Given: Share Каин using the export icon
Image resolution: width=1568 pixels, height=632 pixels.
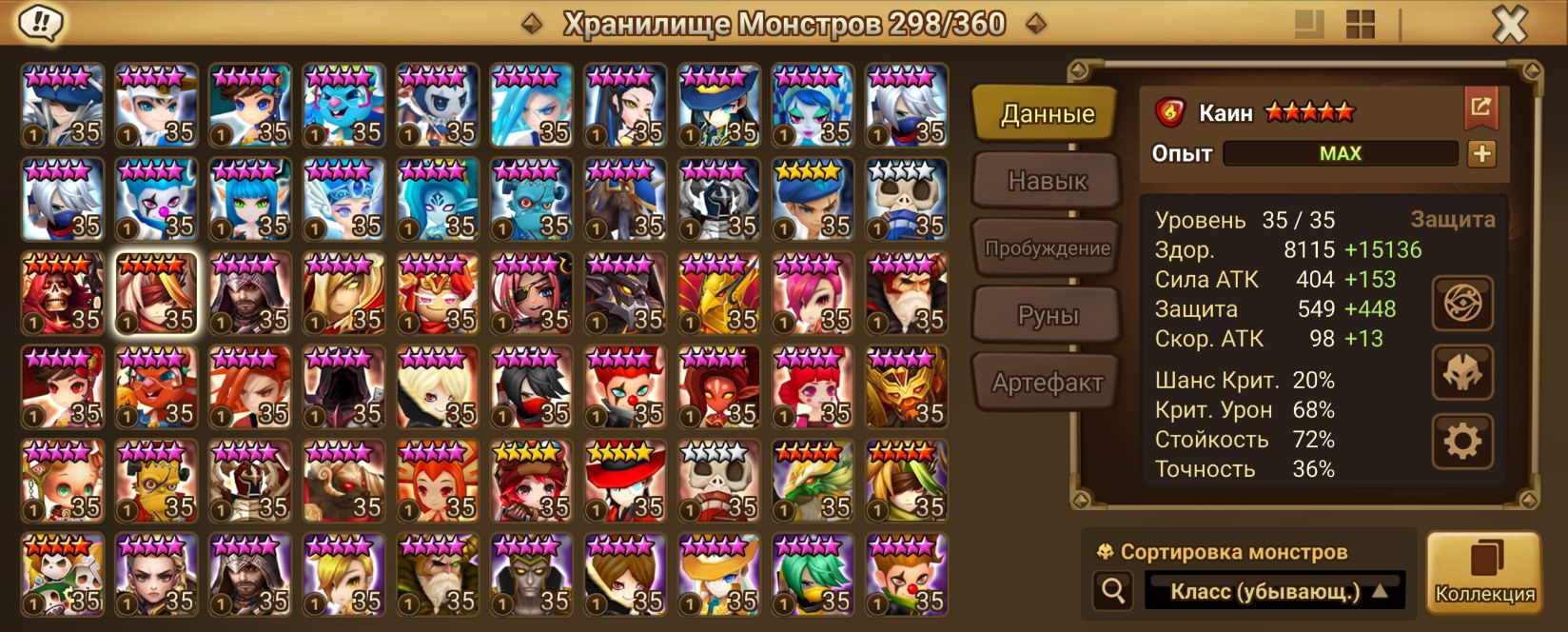Looking at the screenshot, I should 1480,107.
